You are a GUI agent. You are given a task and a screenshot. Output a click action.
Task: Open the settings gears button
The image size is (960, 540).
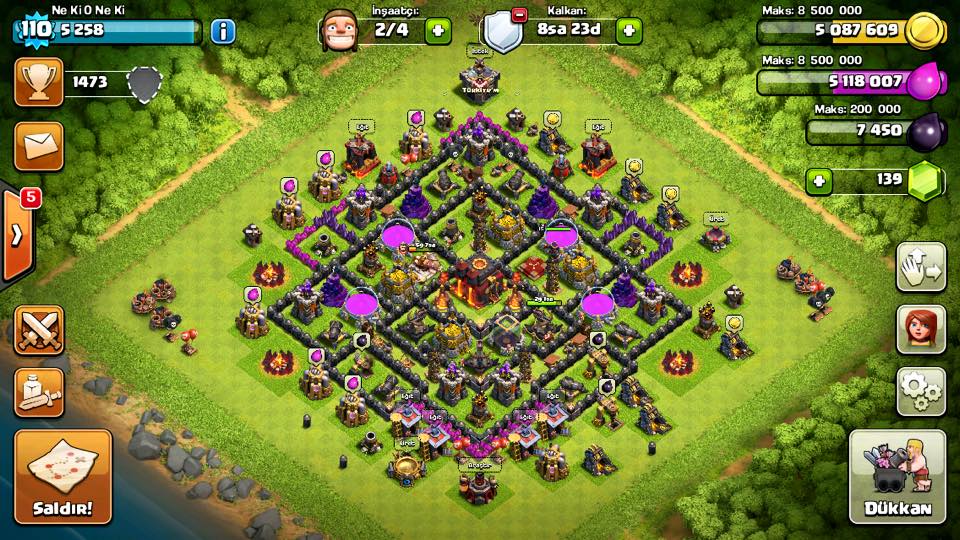(x=921, y=392)
